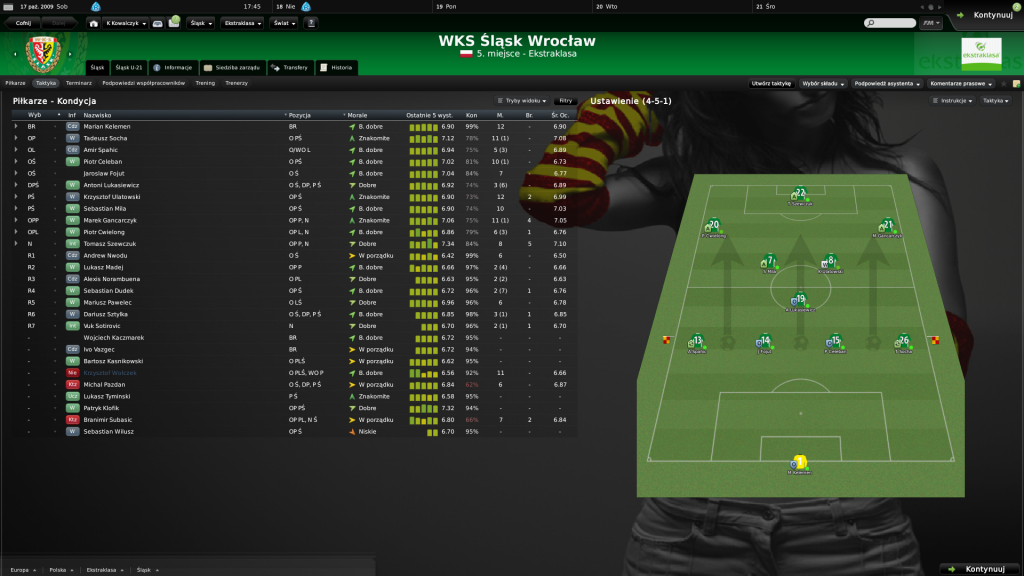Click the Filtry button
1024x576 pixels.
tap(566, 101)
